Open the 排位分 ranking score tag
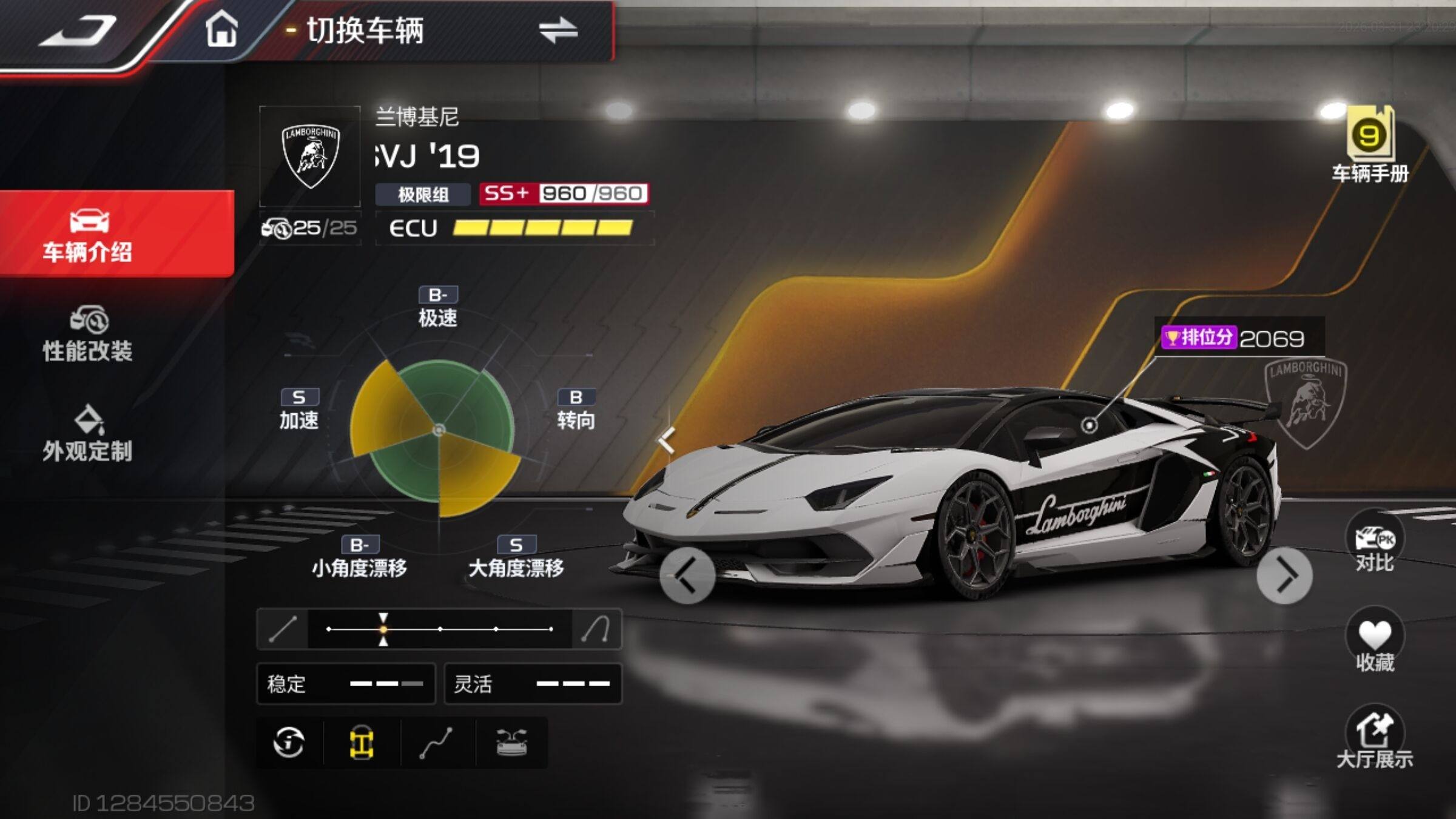Screen dimensions: 1456x819 pyautogui.click(x=1233, y=337)
